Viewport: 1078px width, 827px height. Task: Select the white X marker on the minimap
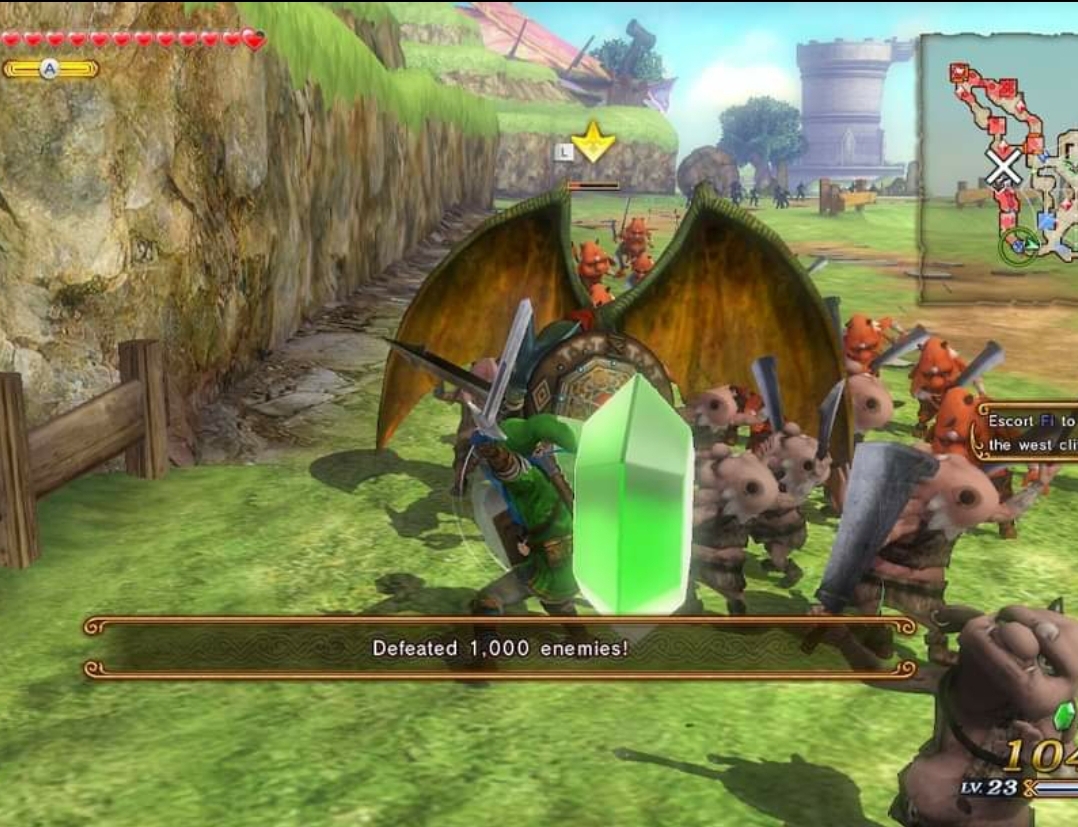(x=1003, y=168)
